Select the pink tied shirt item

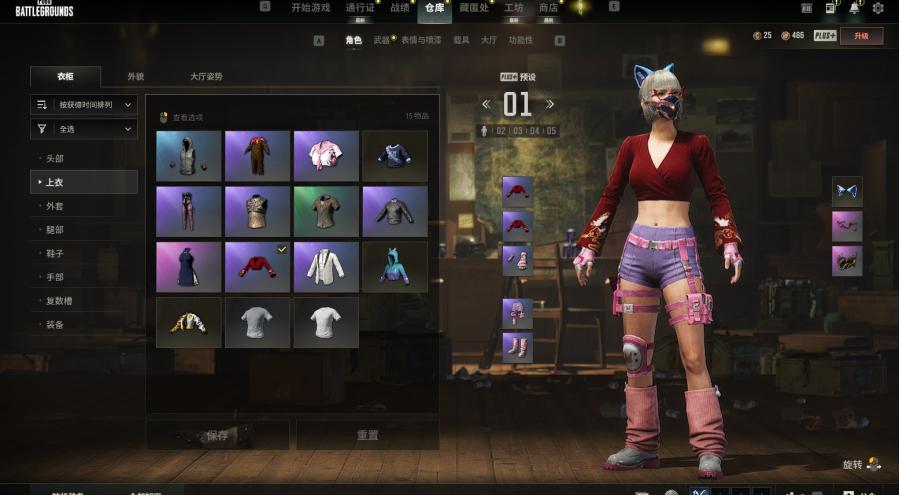pos(326,155)
